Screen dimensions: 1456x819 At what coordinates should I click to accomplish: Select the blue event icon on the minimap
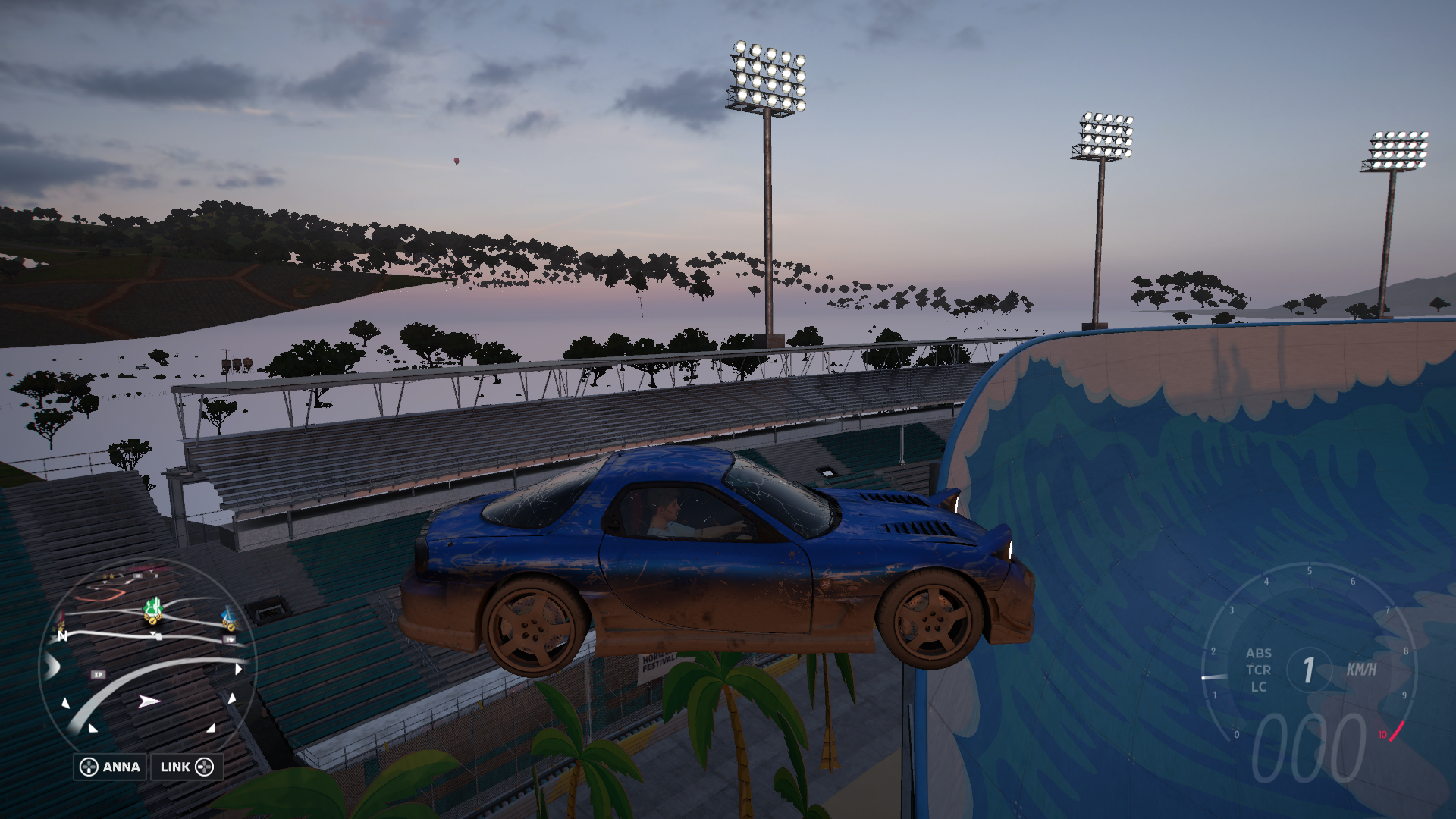coord(230,614)
